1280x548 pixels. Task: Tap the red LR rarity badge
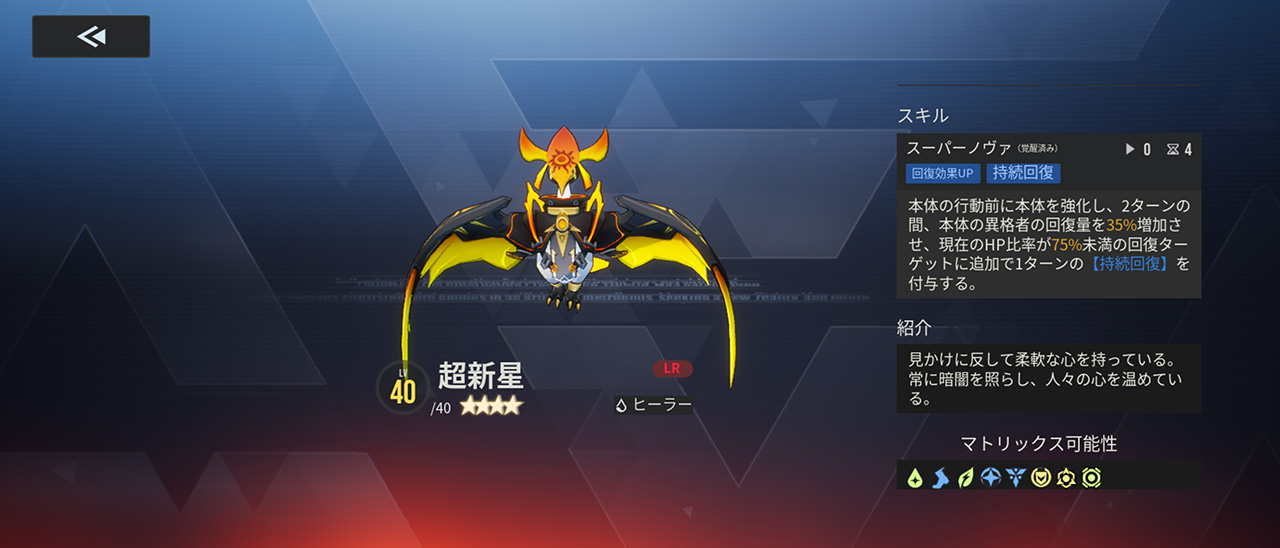click(672, 368)
